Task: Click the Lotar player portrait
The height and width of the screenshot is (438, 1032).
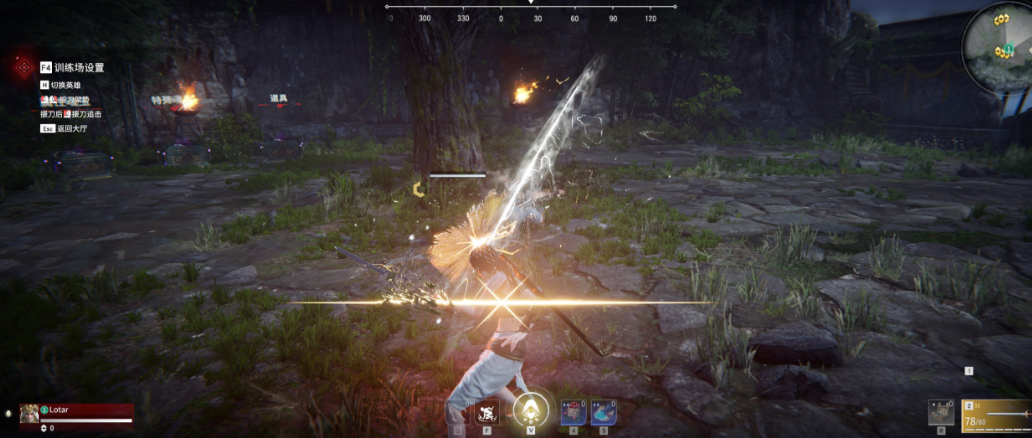Action: 28,411
